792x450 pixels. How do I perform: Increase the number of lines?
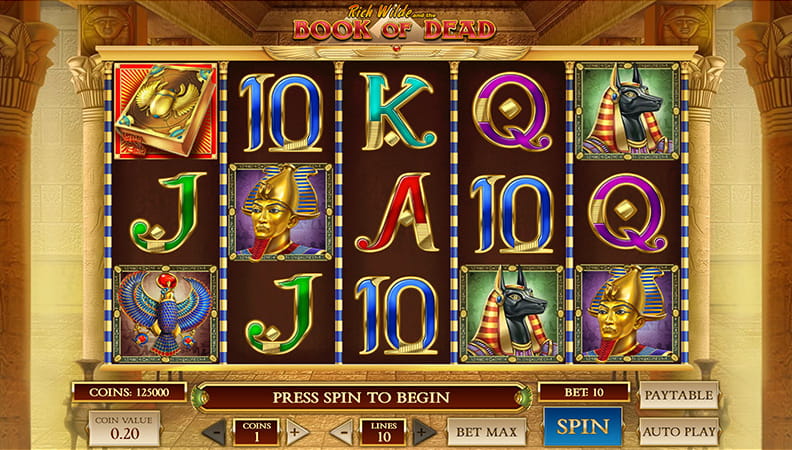click(x=424, y=433)
